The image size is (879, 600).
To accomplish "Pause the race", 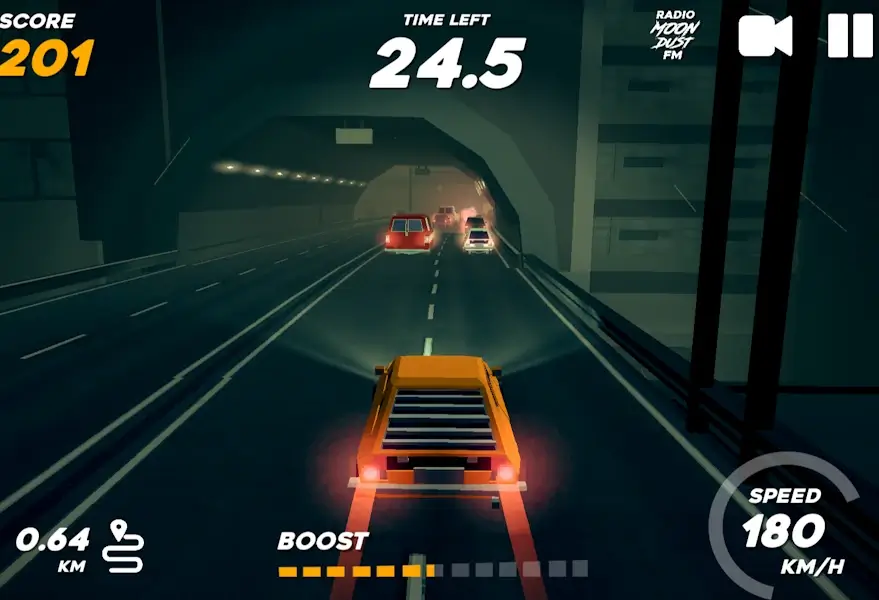I will point(850,36).
